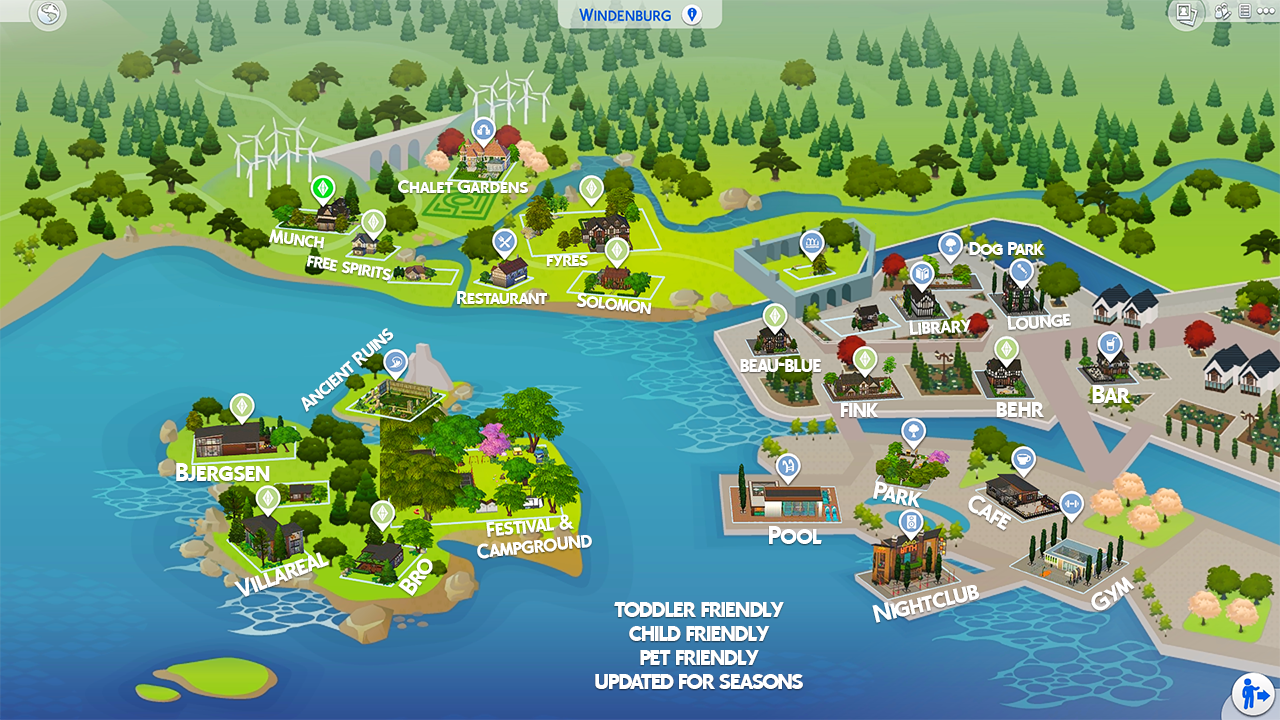Click the Windenburg world name pin
1280x720 pixels.
tap(691, 14)
